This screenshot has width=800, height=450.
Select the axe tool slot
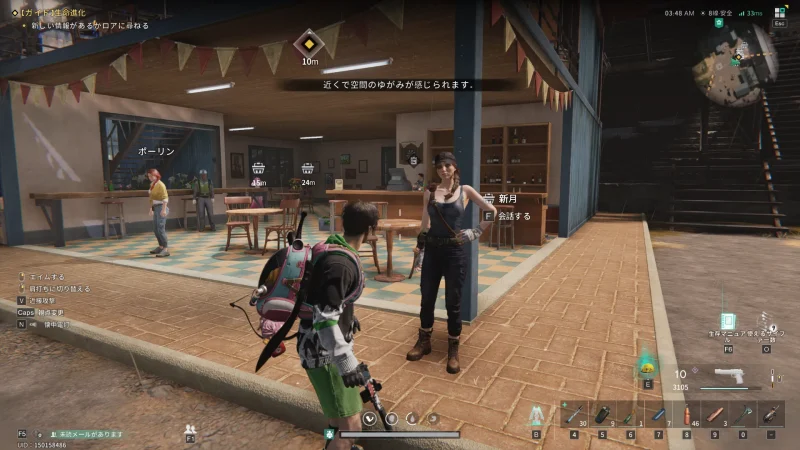743,414
